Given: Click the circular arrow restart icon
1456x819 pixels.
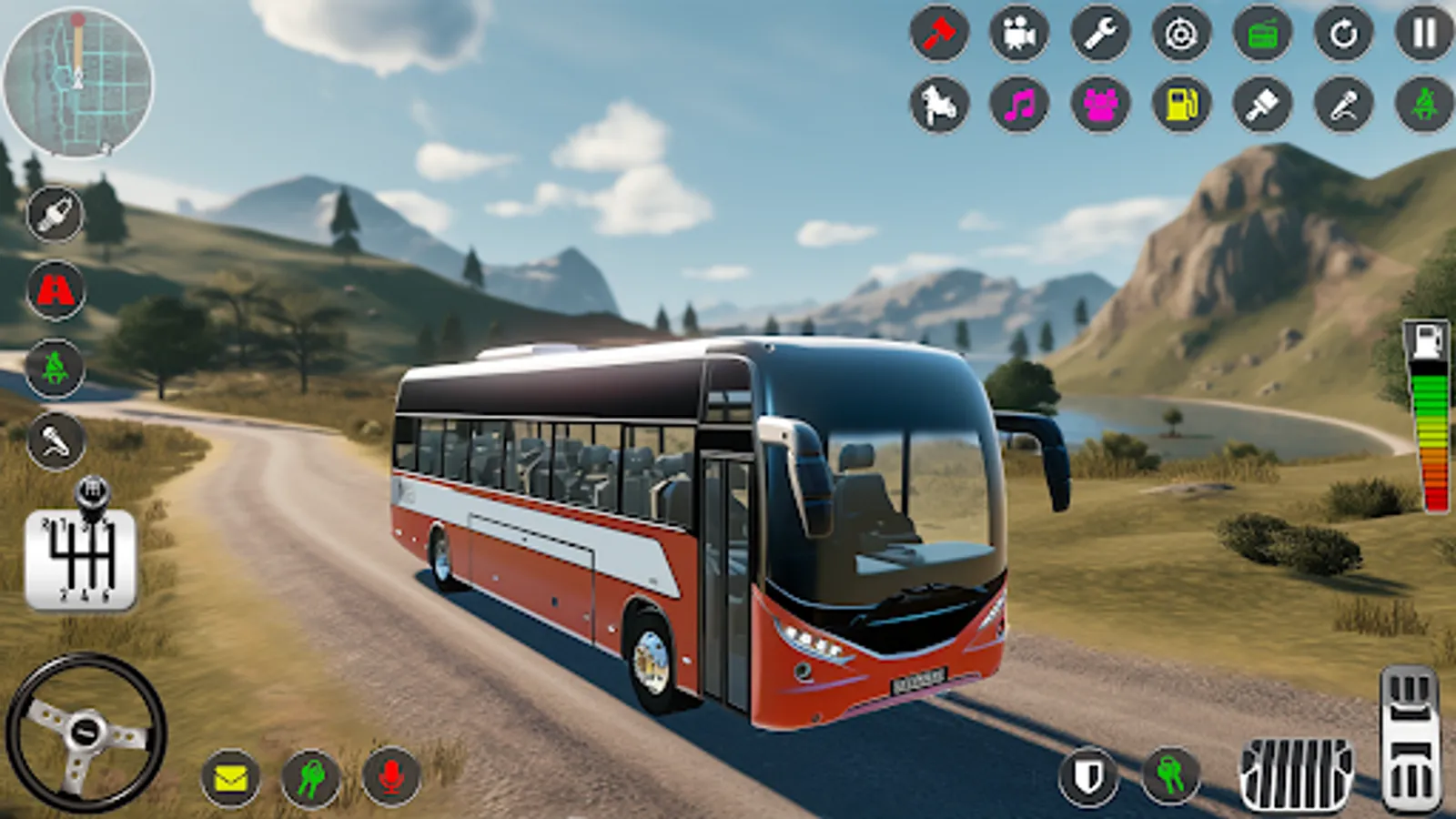Looking at the screenshot, I should pyautogui.click(x=1343, y=34).
